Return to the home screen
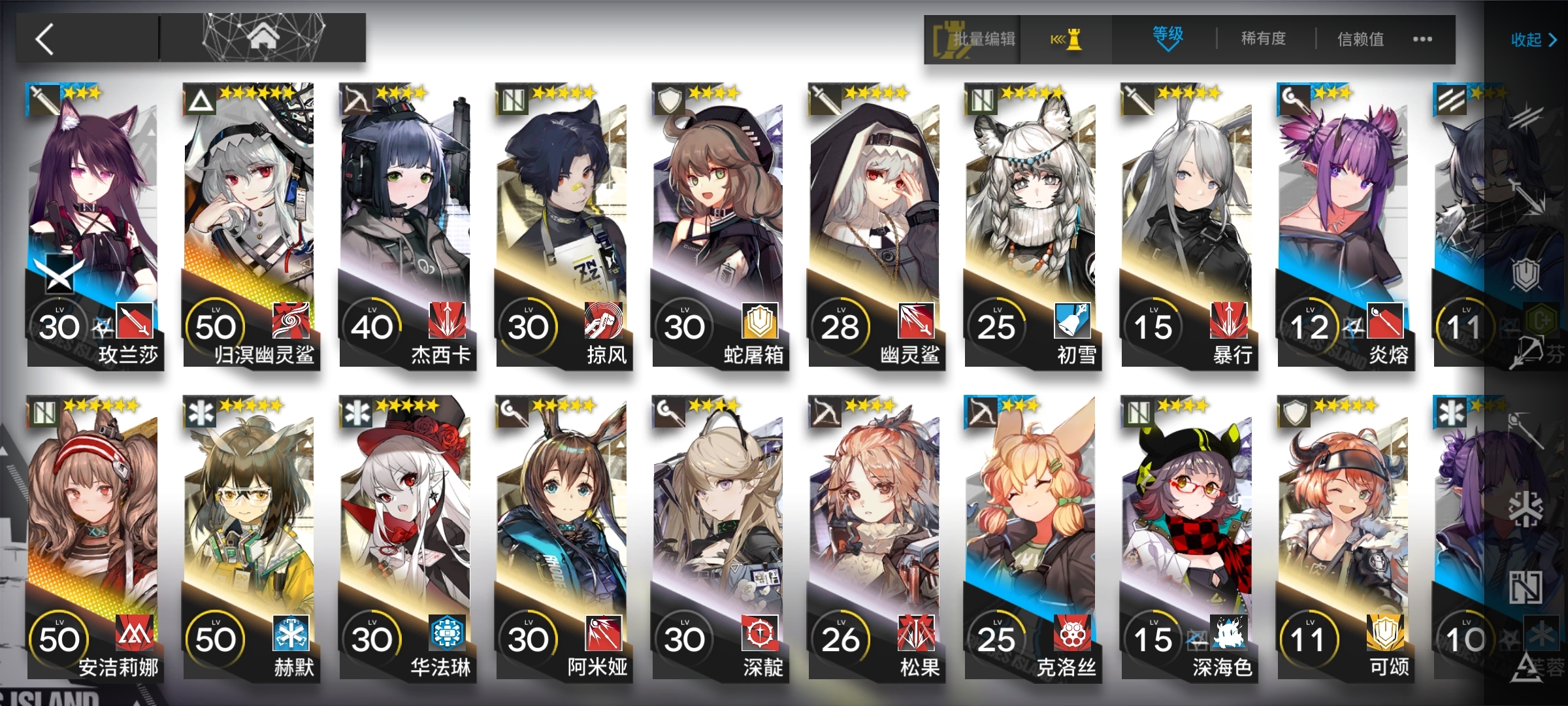Screen dimensions: 1568x706 pyautogui.click(x=263, y=38)
